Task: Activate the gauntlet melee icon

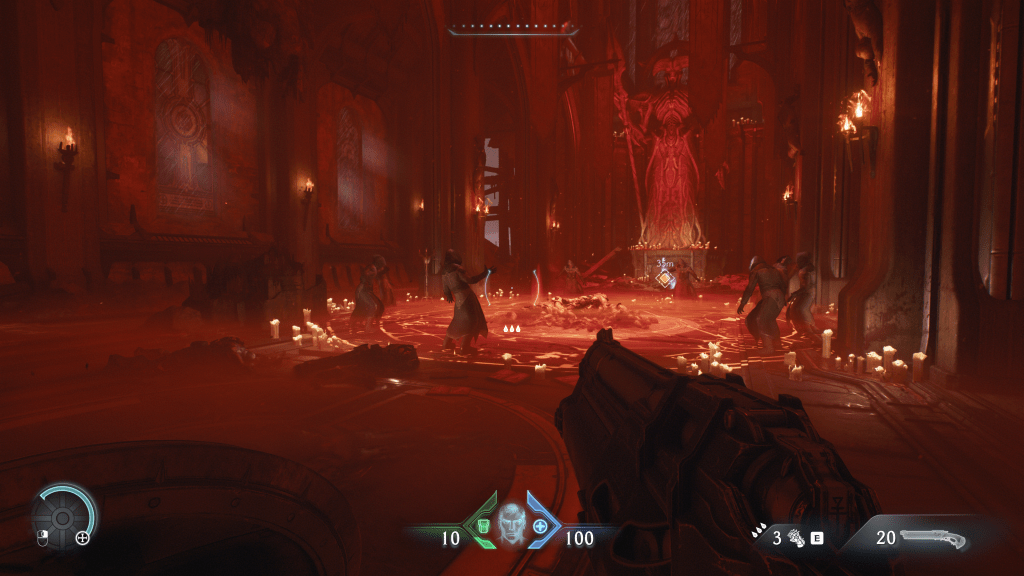Action: tap(797, 538)
